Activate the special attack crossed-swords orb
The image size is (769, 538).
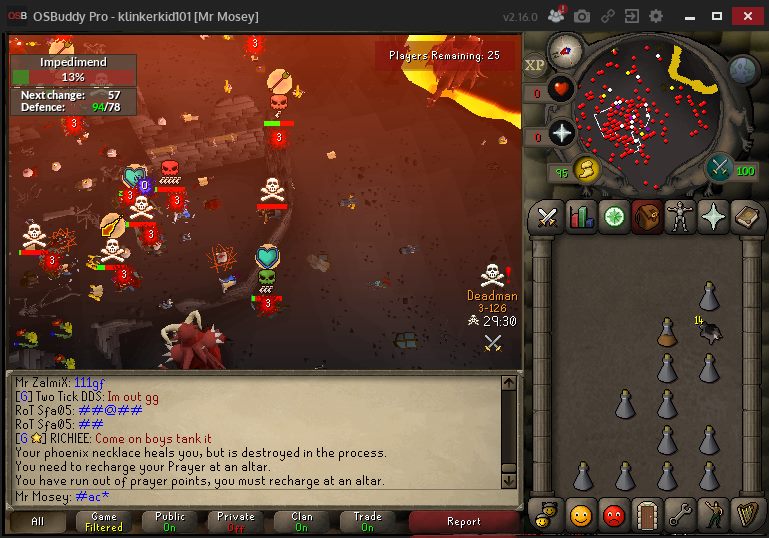click(x=719, y=168)
